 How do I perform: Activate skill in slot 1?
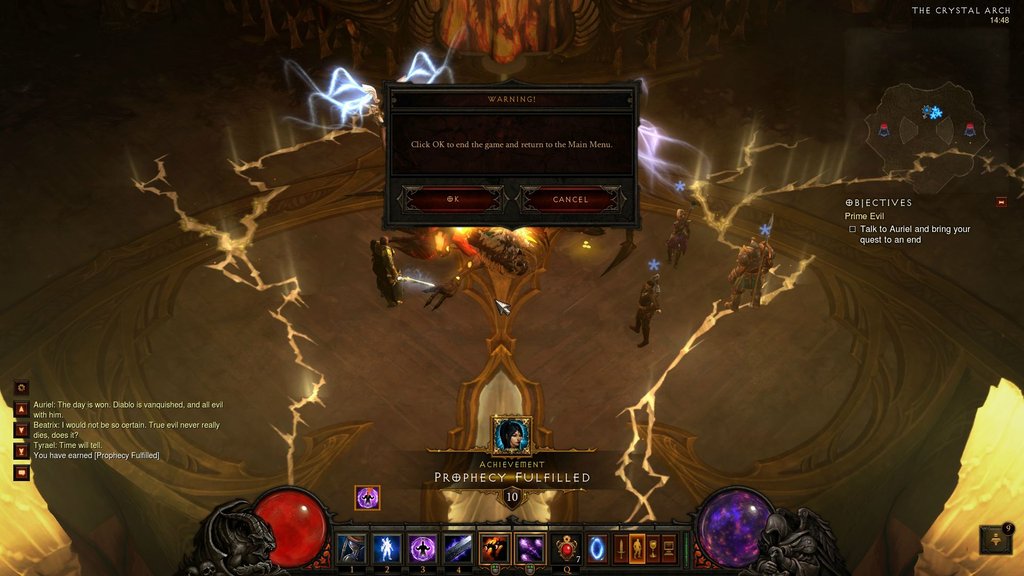tap(350, 548)
